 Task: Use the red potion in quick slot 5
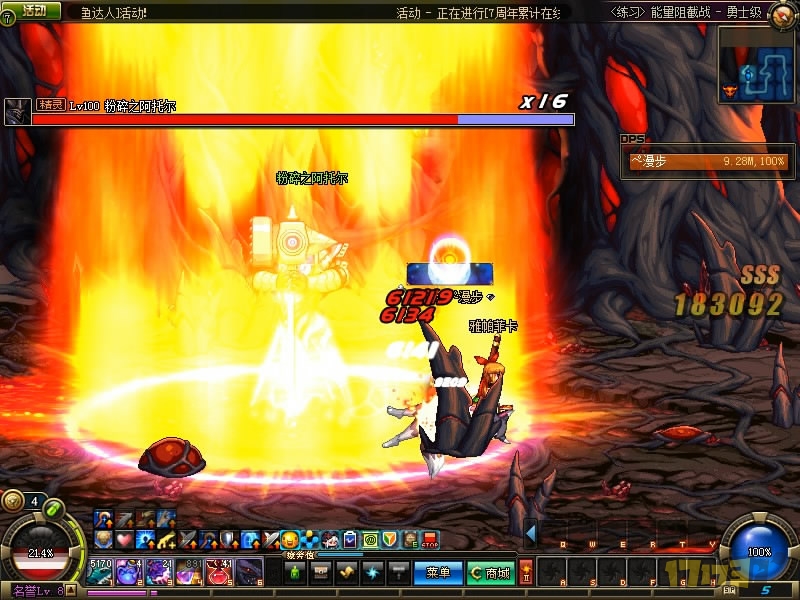coord(219,572)
